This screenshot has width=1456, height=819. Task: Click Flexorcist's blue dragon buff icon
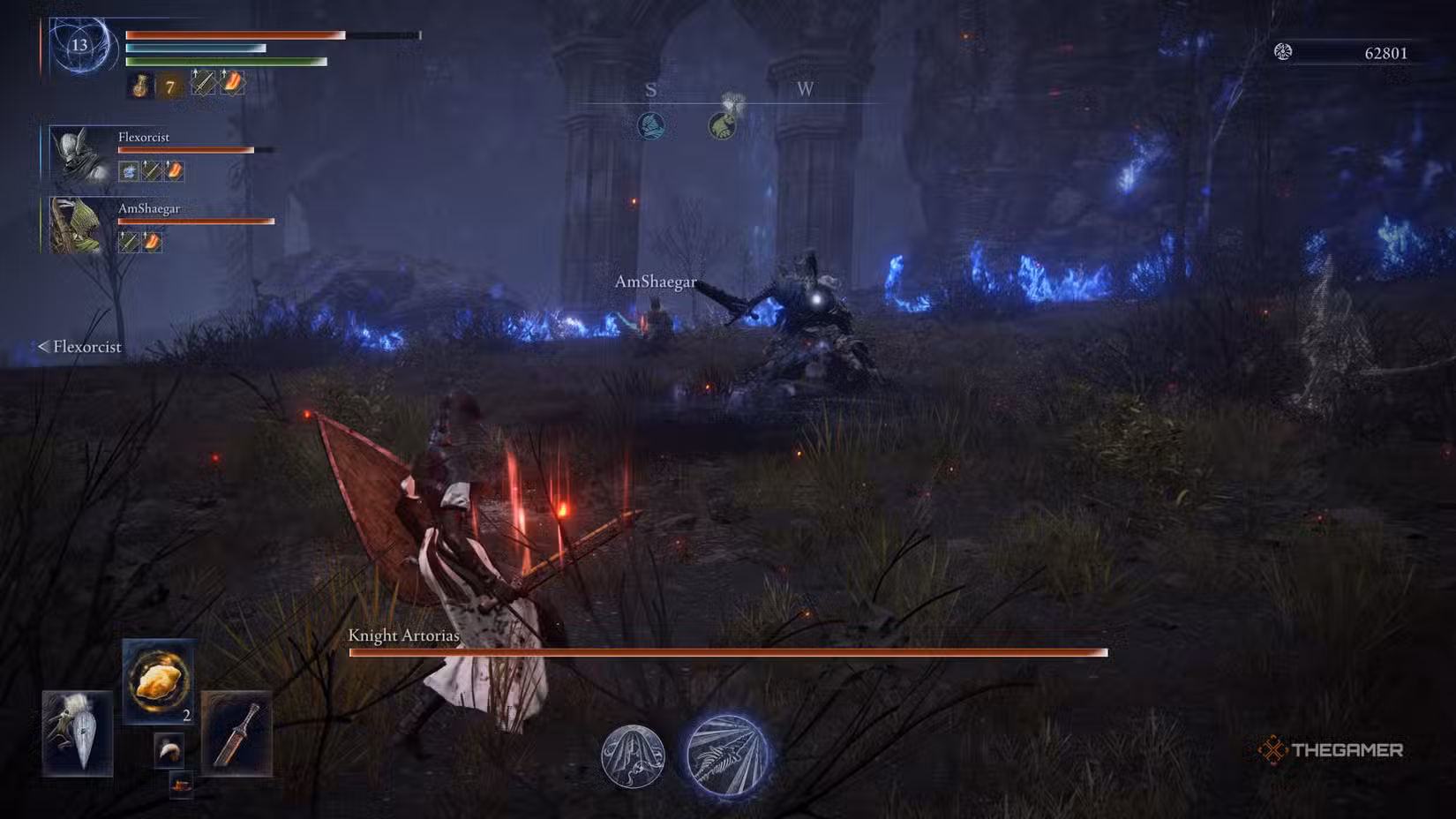129,170
